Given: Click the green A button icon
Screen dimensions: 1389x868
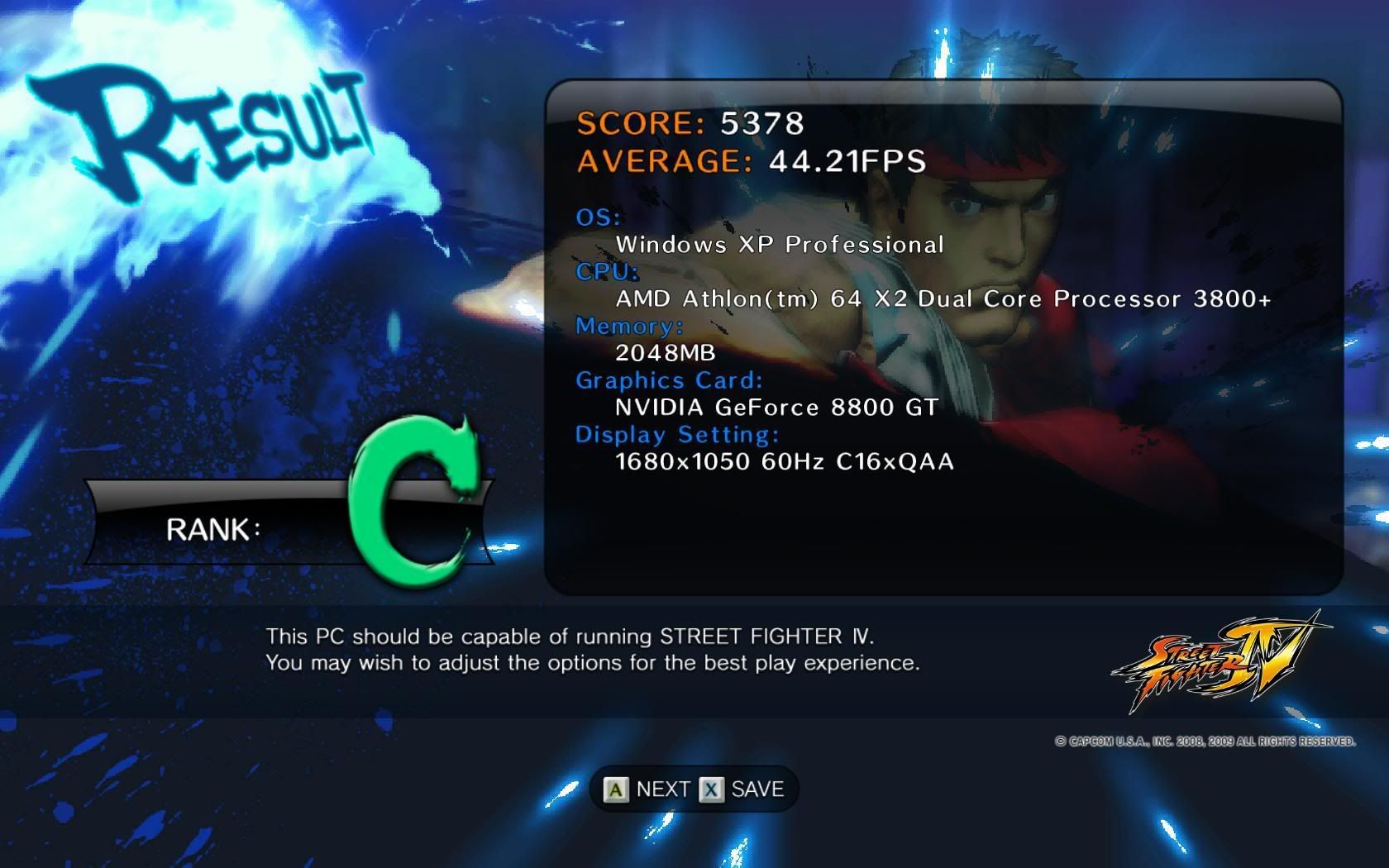Looking at the screenshot, I should [616, 788].
